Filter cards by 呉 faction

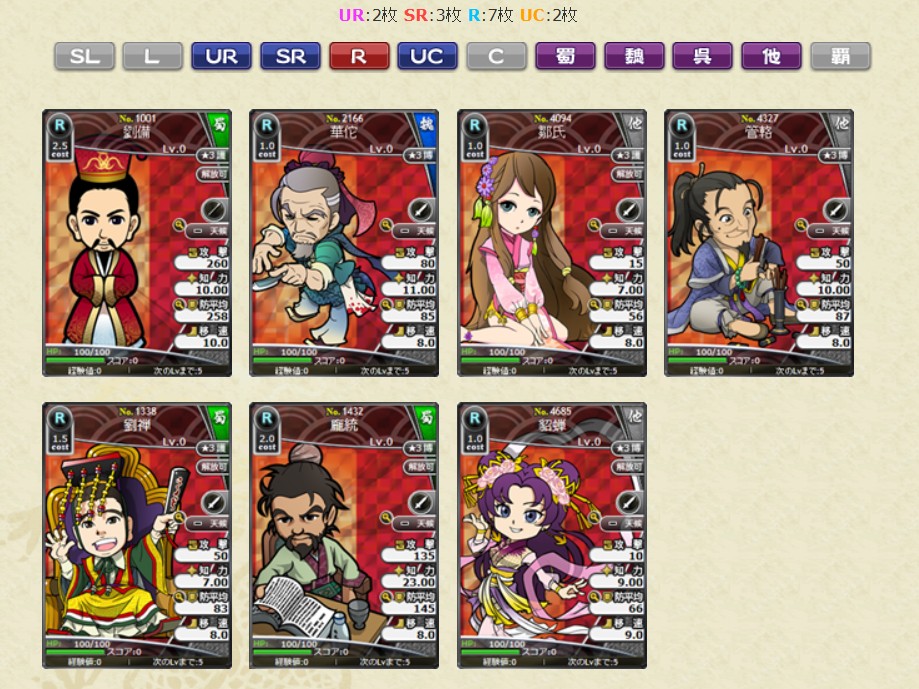tap(702, 56)
